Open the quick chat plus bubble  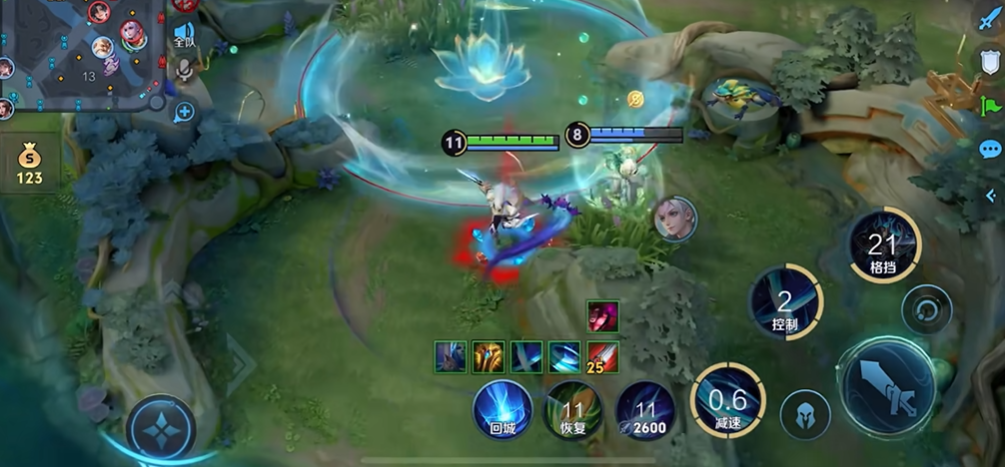point(184,113)
